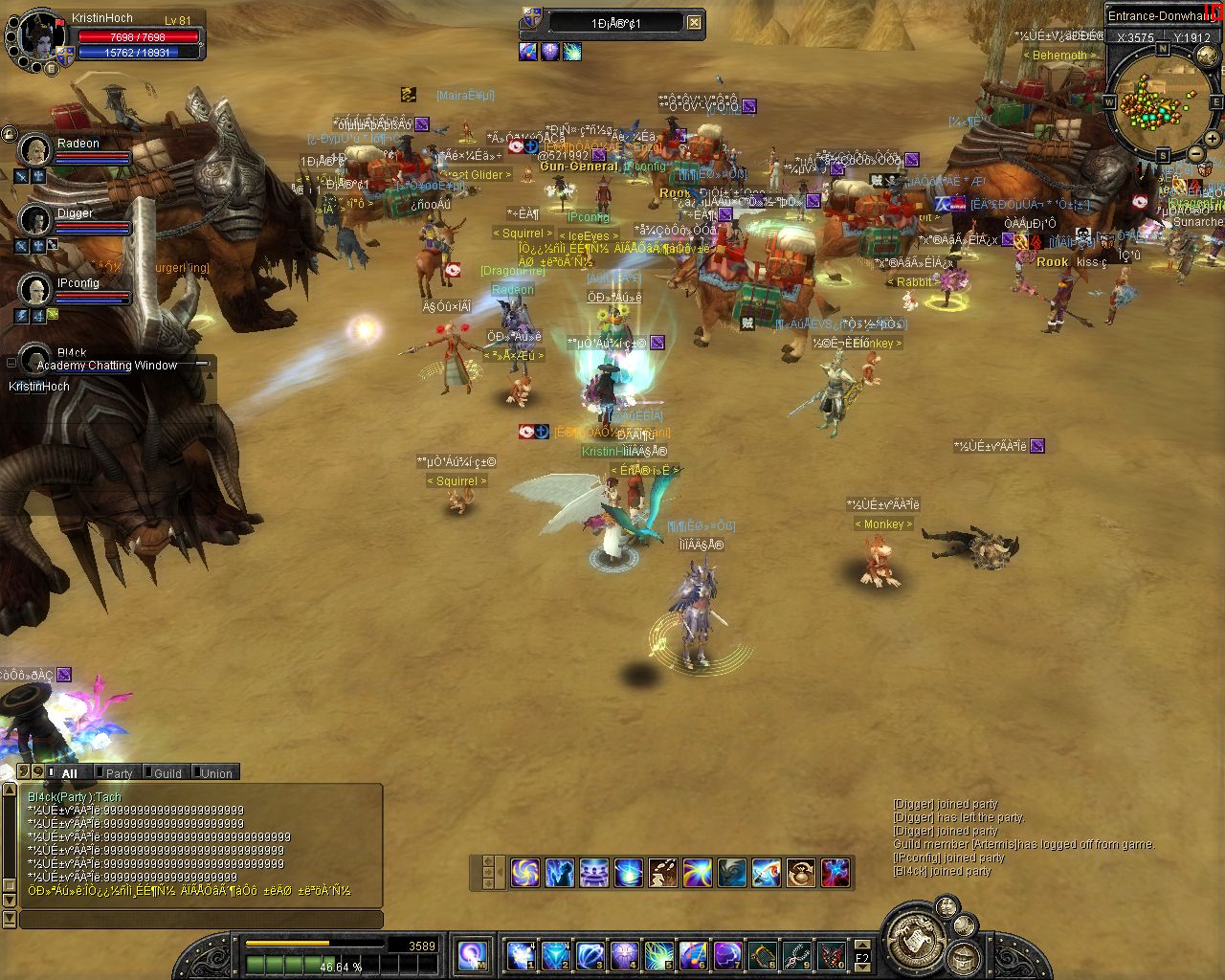Screen dimensions: 1225x980
Task: Activate the swirling vortex skill on floating bar
Action: pyautogui.click(x=524, y=872)
